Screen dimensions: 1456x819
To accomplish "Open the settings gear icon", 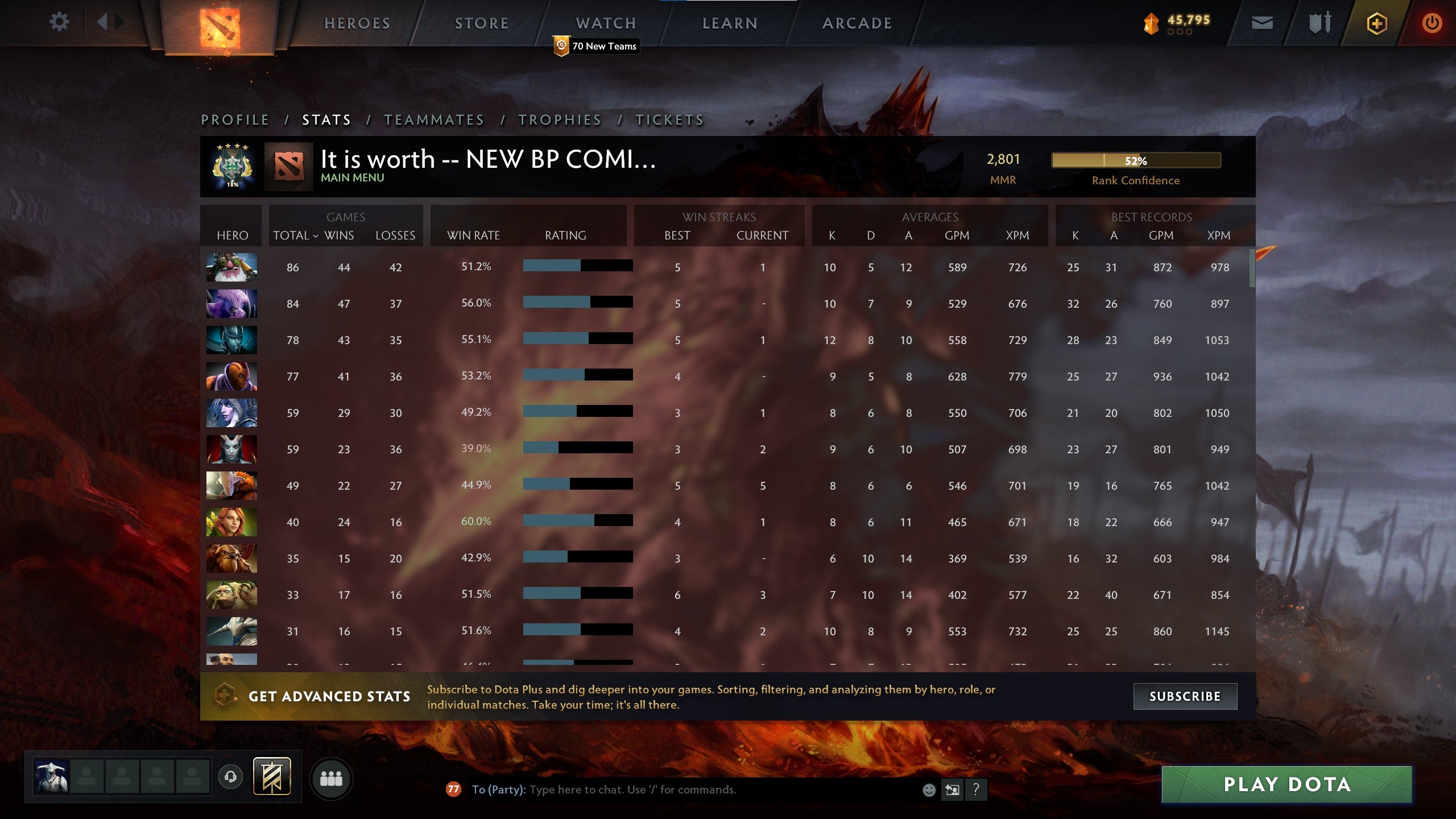I will coord(59,22).
